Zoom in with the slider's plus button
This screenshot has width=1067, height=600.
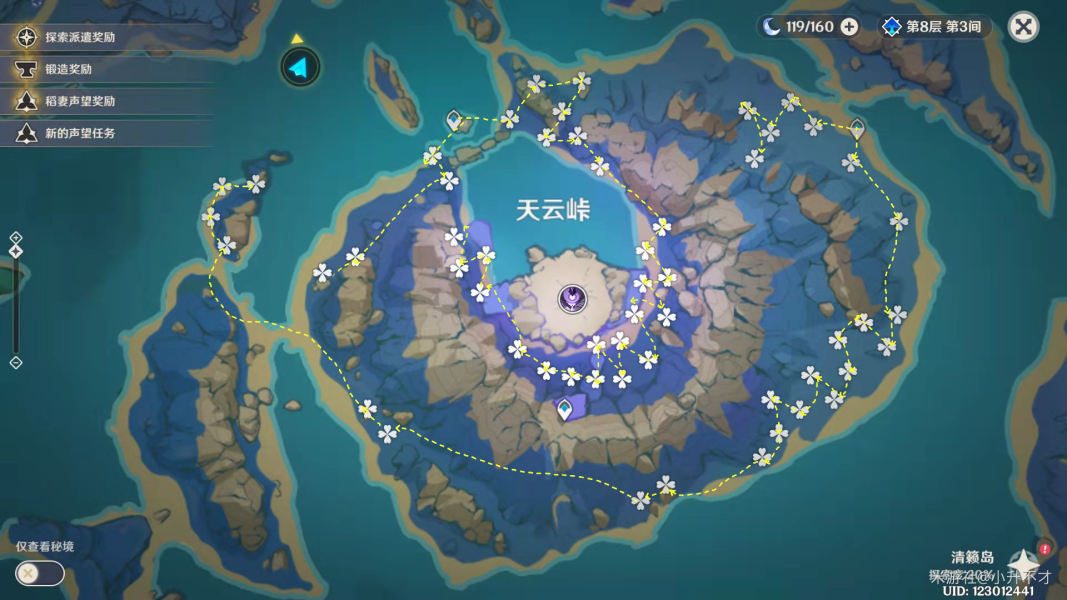pyautogui.click(x=16, y=238)
